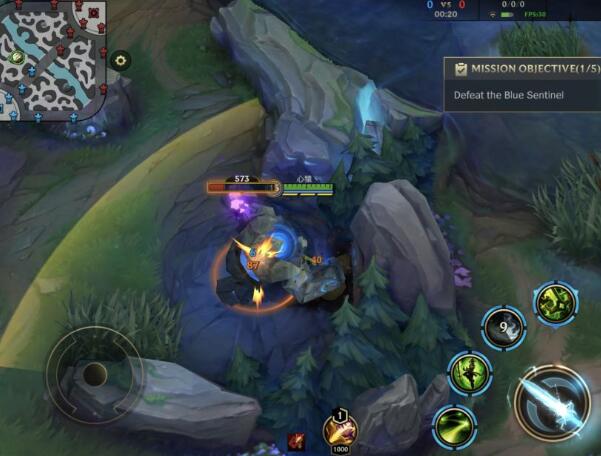Click the virtual movement joystick
Screen dimensions: 601x456
[94, 375]
